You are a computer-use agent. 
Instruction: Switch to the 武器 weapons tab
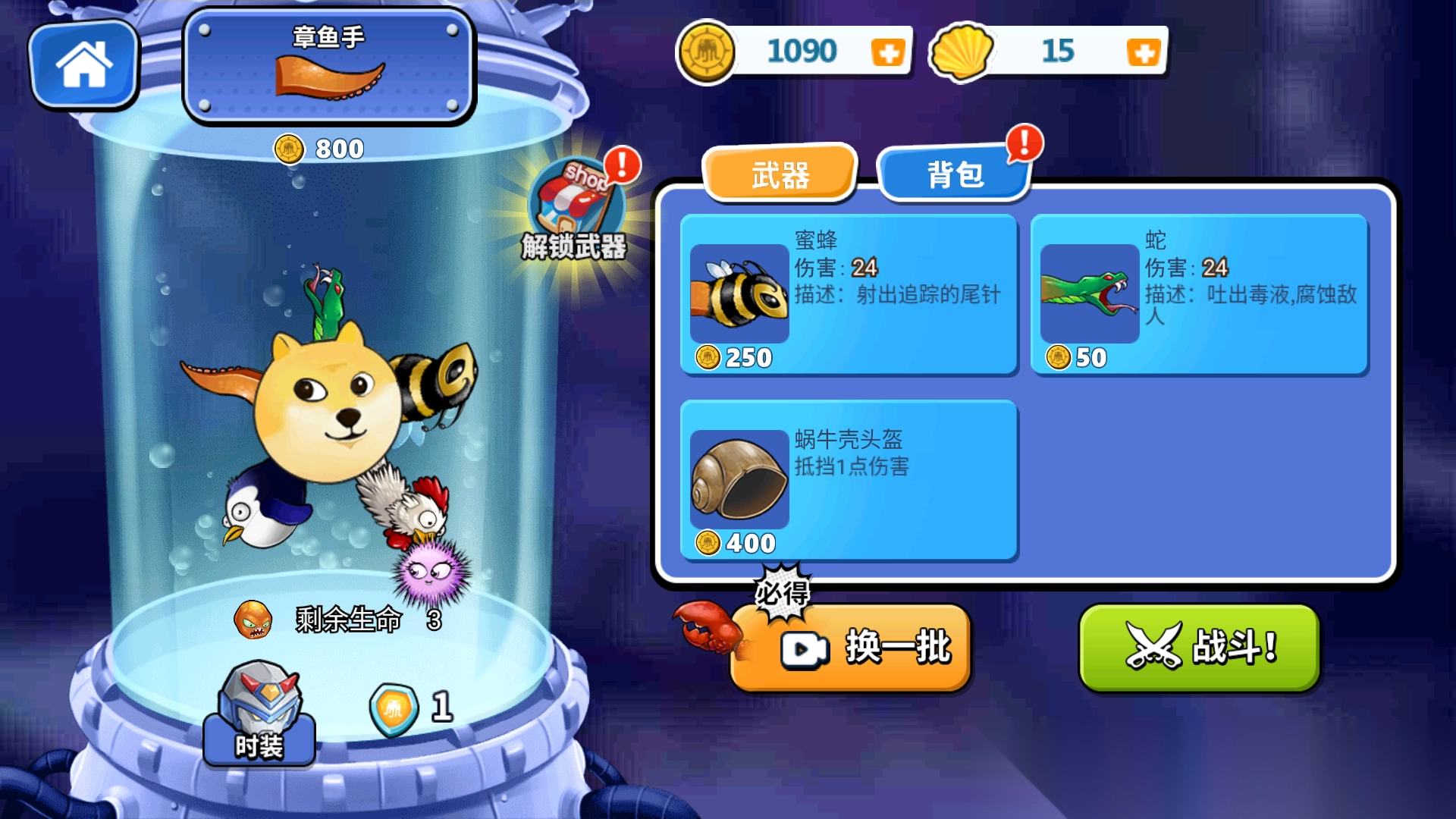tap(780, 174)
